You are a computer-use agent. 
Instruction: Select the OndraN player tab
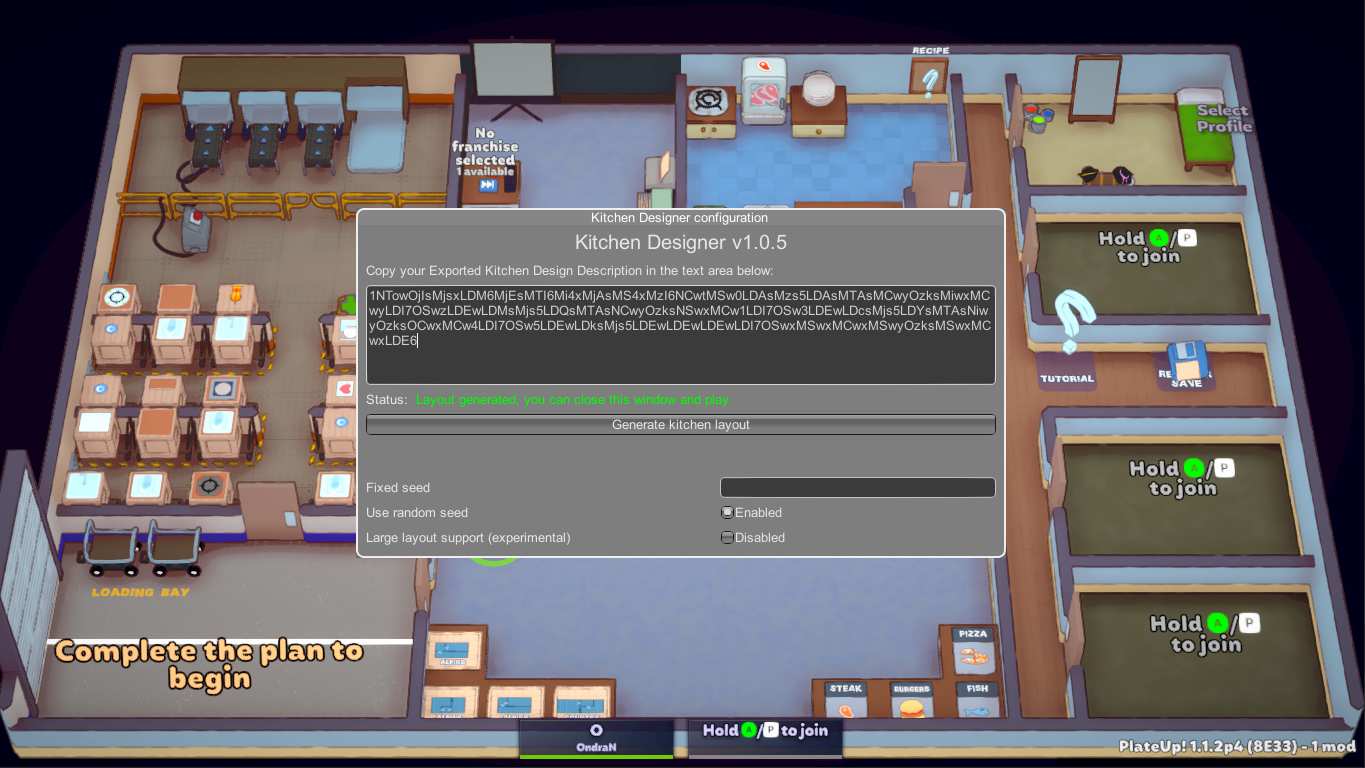point(595,737)
